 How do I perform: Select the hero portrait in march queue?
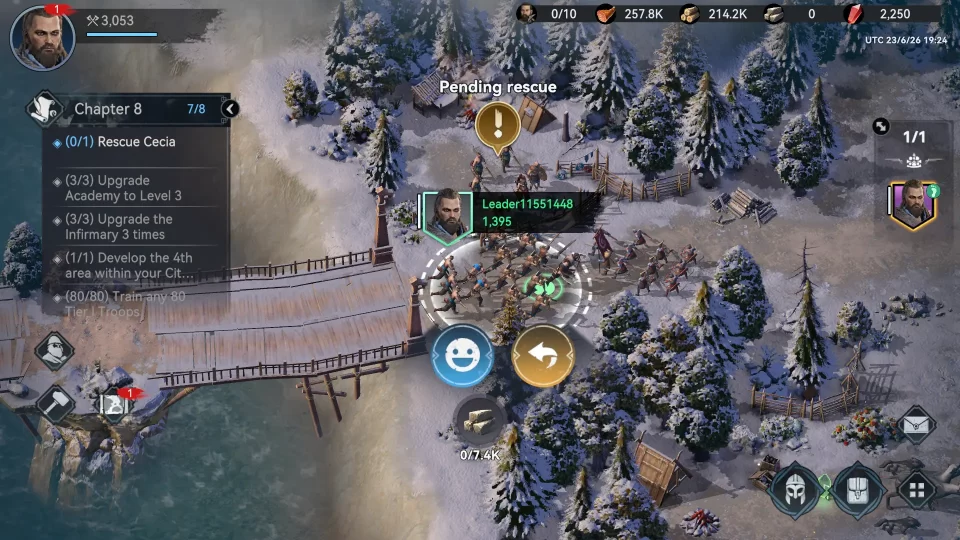(912, 205)
